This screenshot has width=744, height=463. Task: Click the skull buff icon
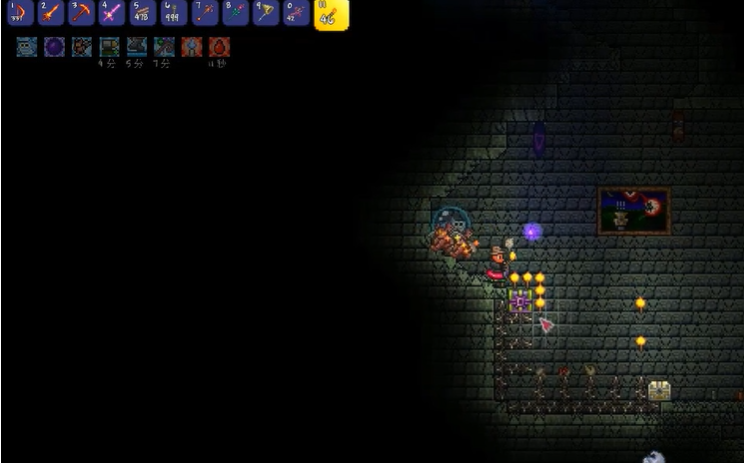click(27, 47)
